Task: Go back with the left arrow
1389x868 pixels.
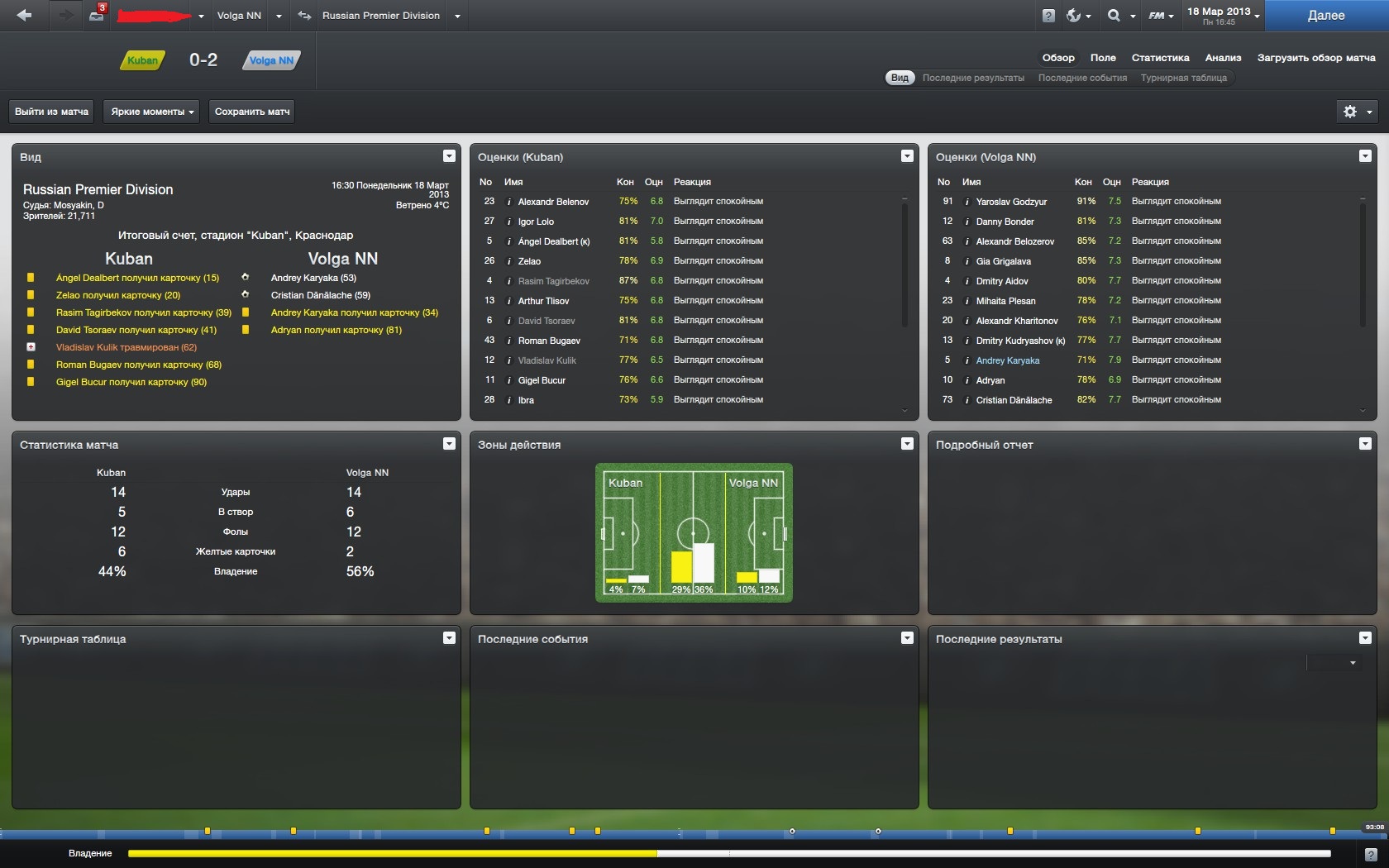Action: click(24, 16)
